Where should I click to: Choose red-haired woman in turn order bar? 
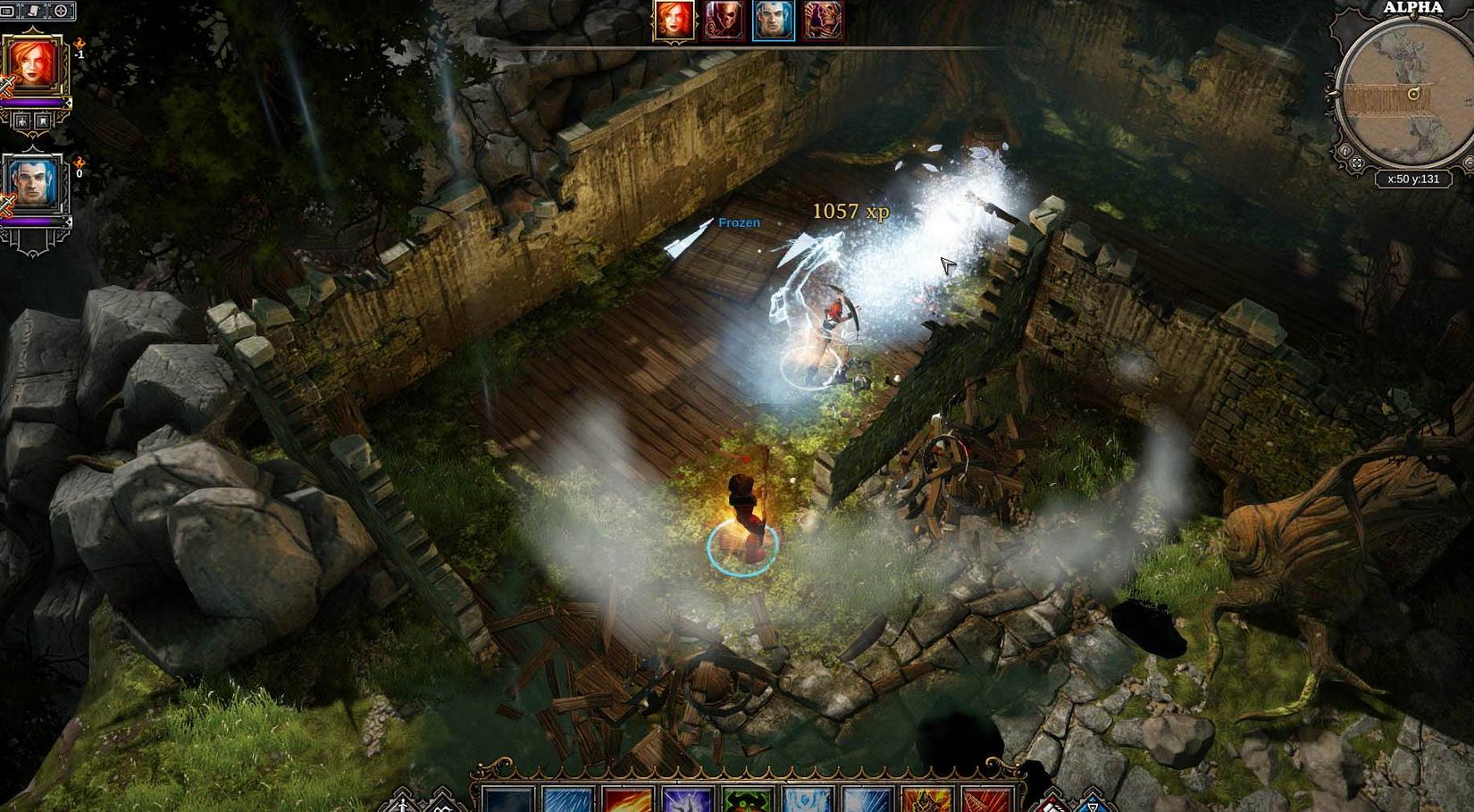(674, 20)
